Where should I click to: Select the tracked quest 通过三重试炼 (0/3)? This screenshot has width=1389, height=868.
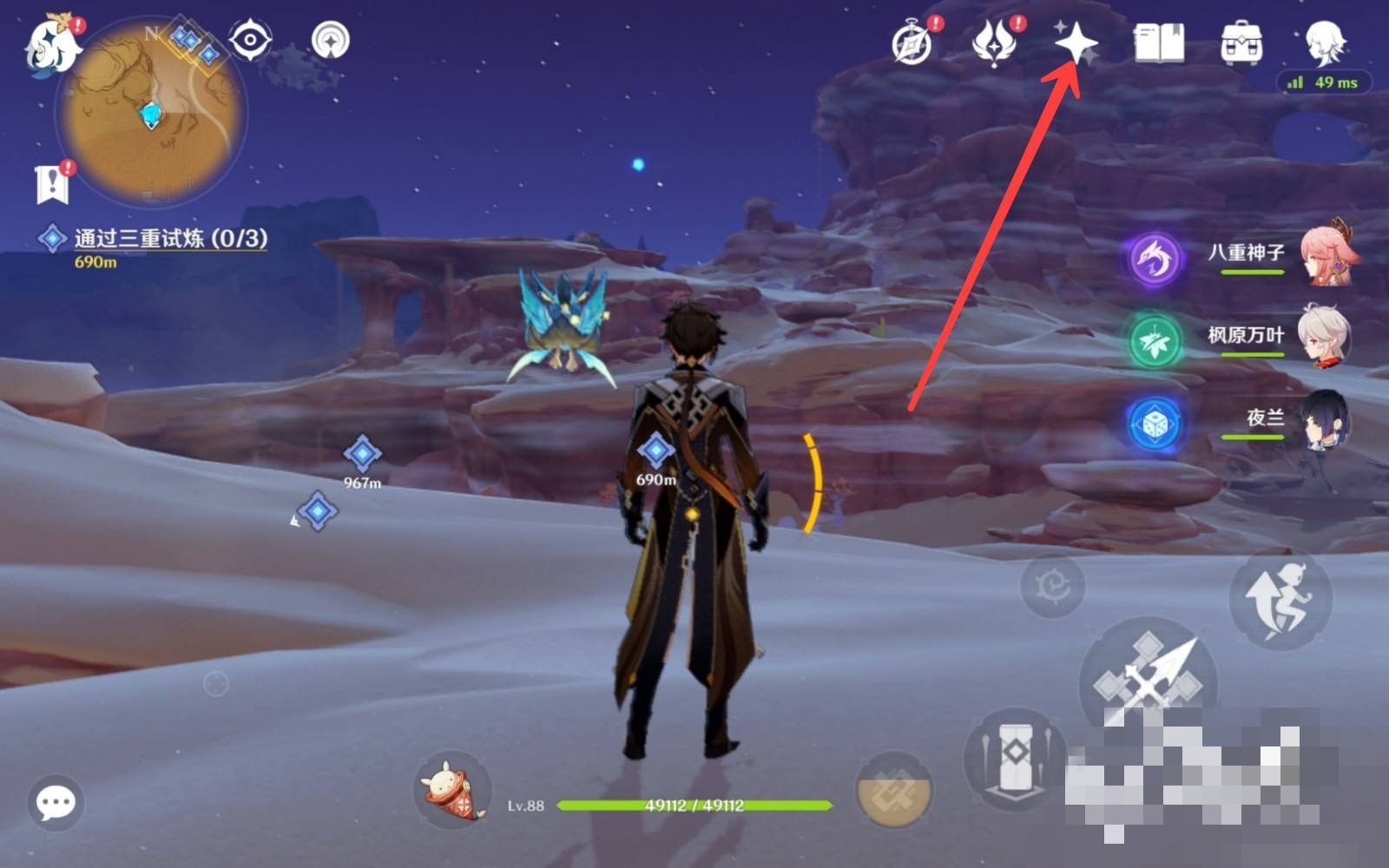coord(169,239)
